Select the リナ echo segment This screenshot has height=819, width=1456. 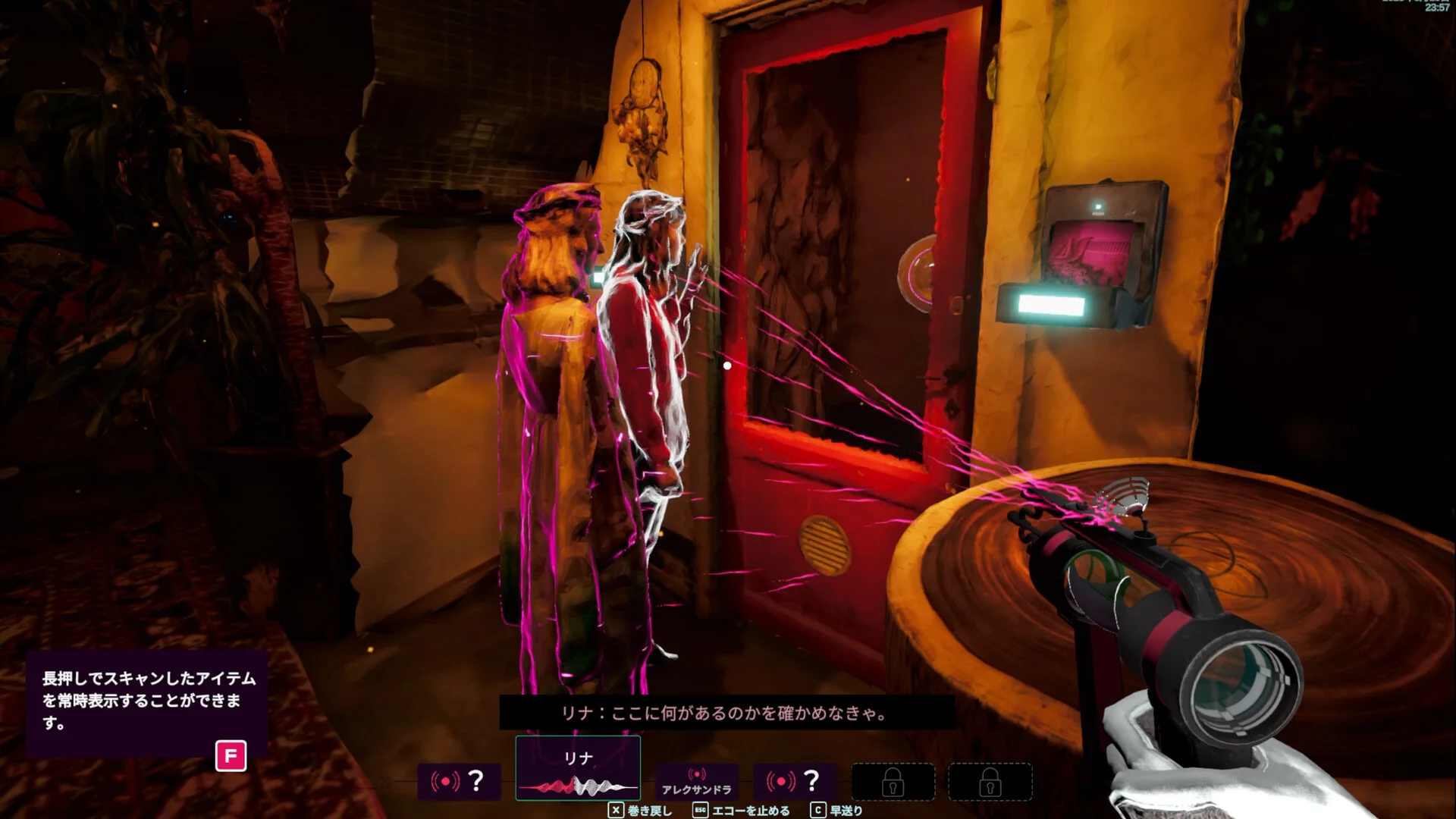pyautogui.click(x=578, y=769)
